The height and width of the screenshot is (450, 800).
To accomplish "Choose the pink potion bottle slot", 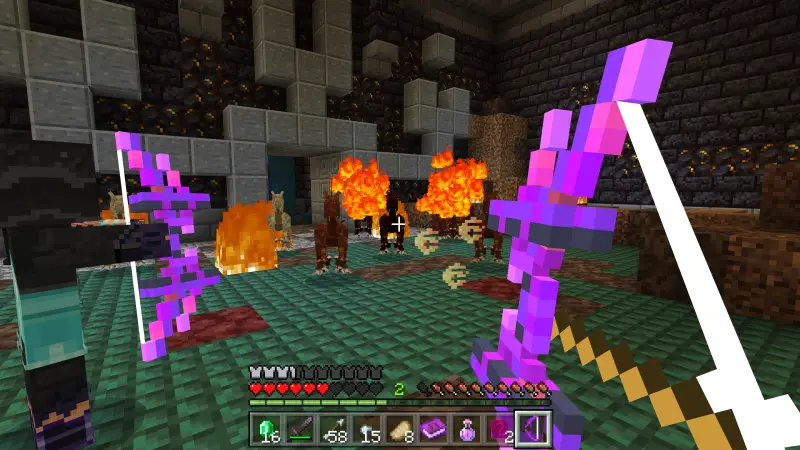I will (467, 429).
